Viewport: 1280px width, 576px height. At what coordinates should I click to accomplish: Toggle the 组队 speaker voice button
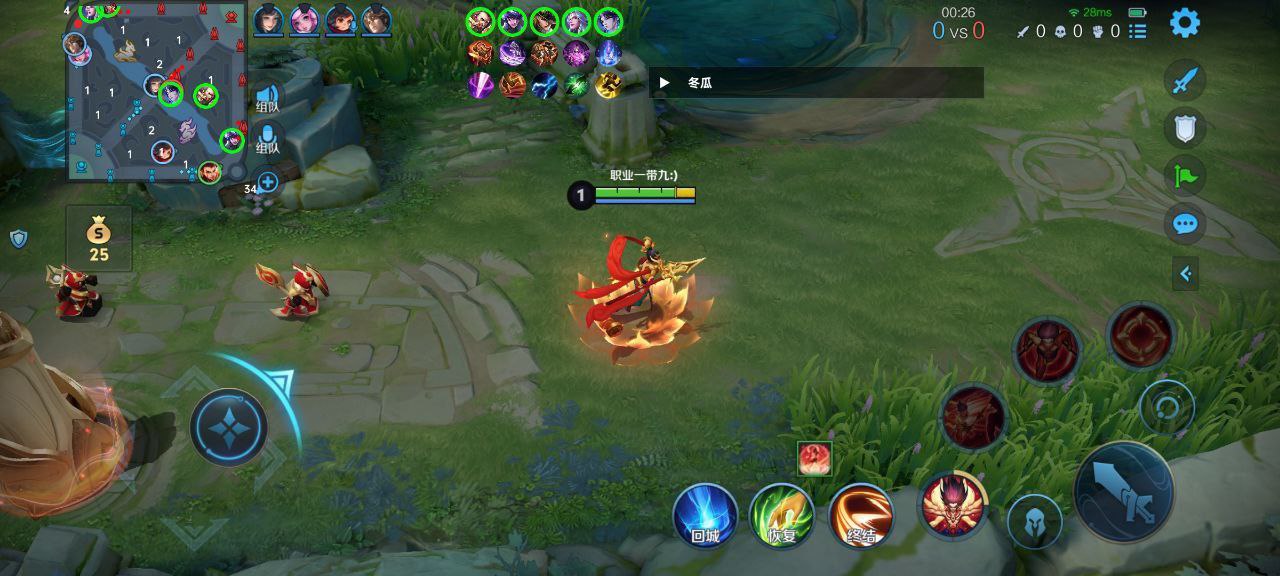(x=268, y=95)
